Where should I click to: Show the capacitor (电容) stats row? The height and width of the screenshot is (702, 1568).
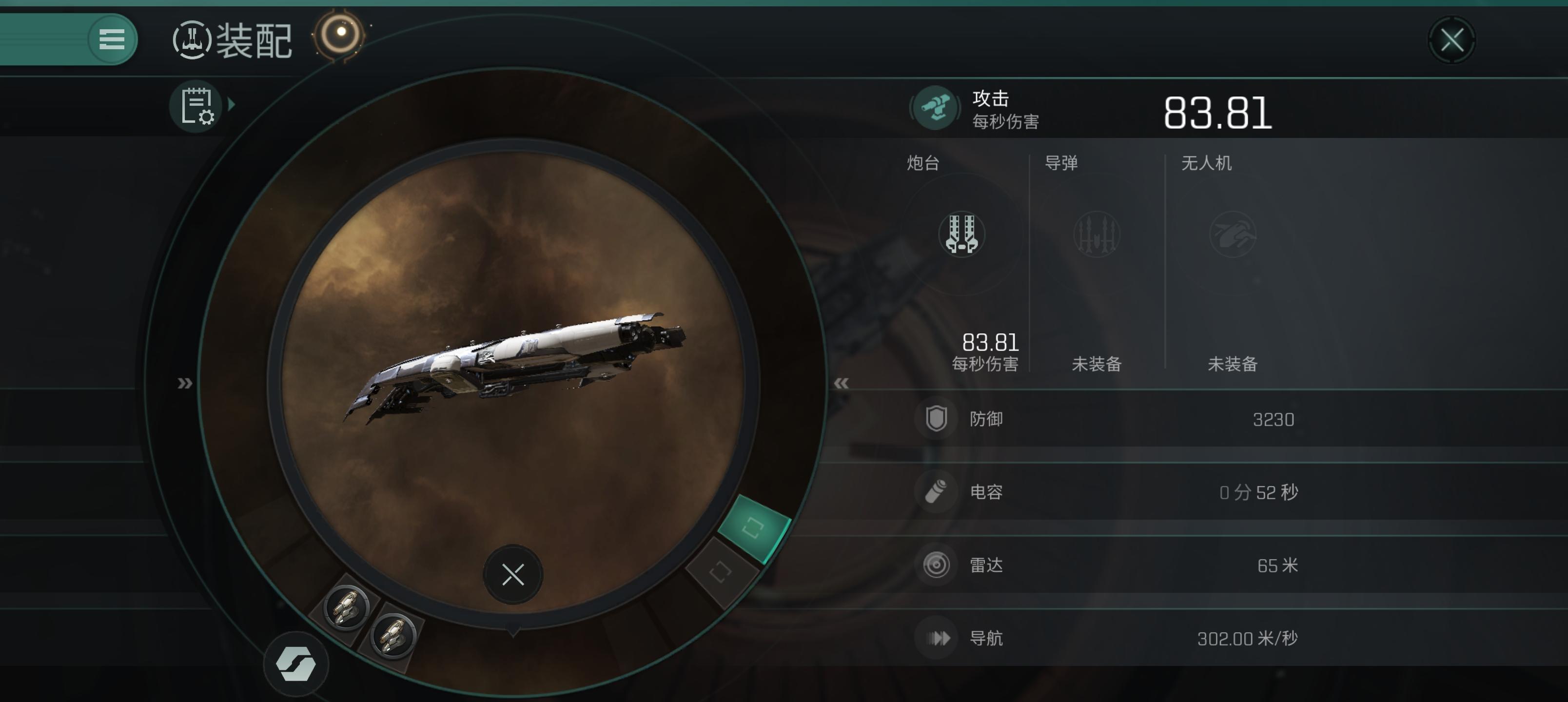pos(1108,492)
